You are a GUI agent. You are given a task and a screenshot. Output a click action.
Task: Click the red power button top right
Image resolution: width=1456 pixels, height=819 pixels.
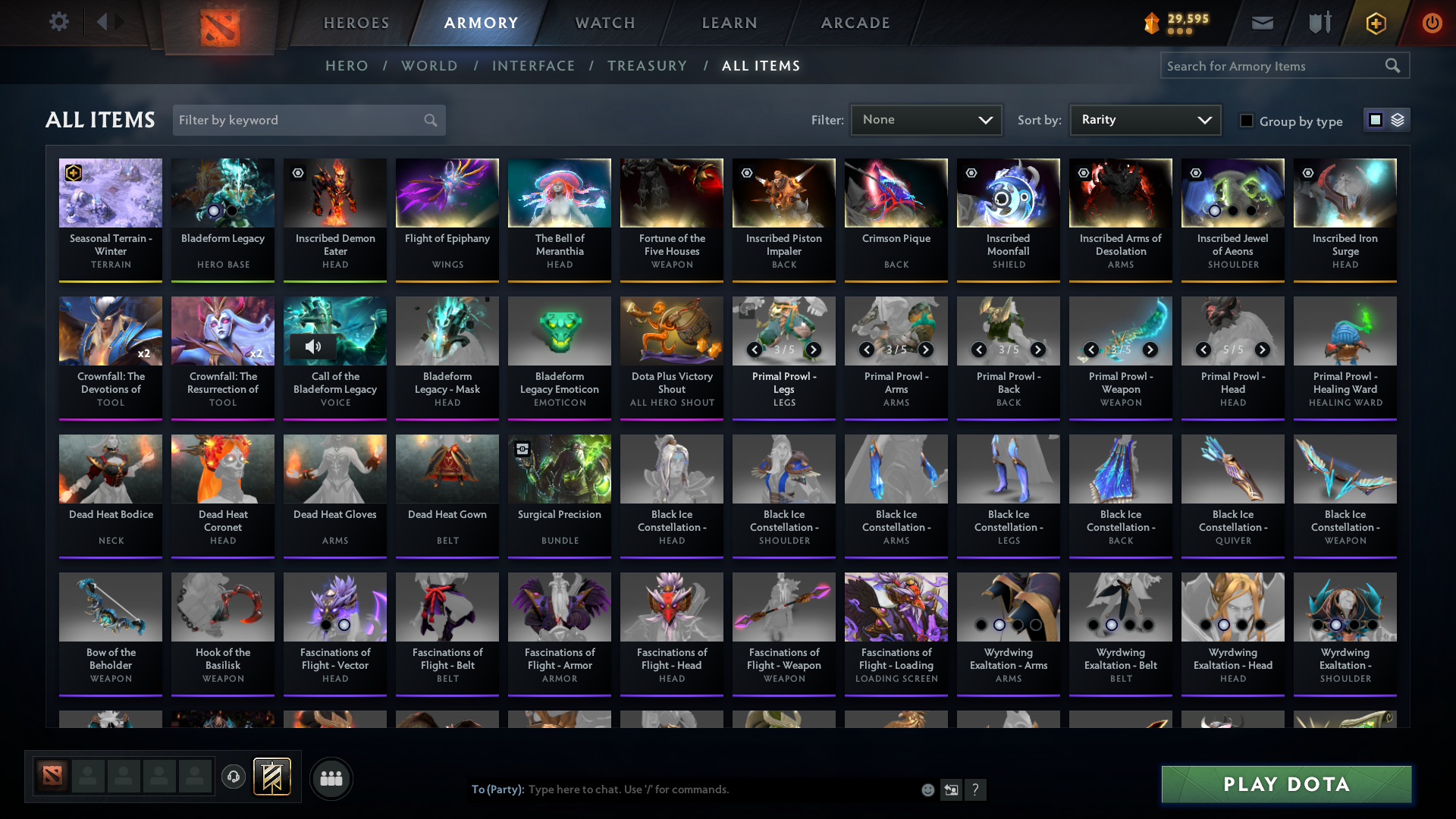1432,23
